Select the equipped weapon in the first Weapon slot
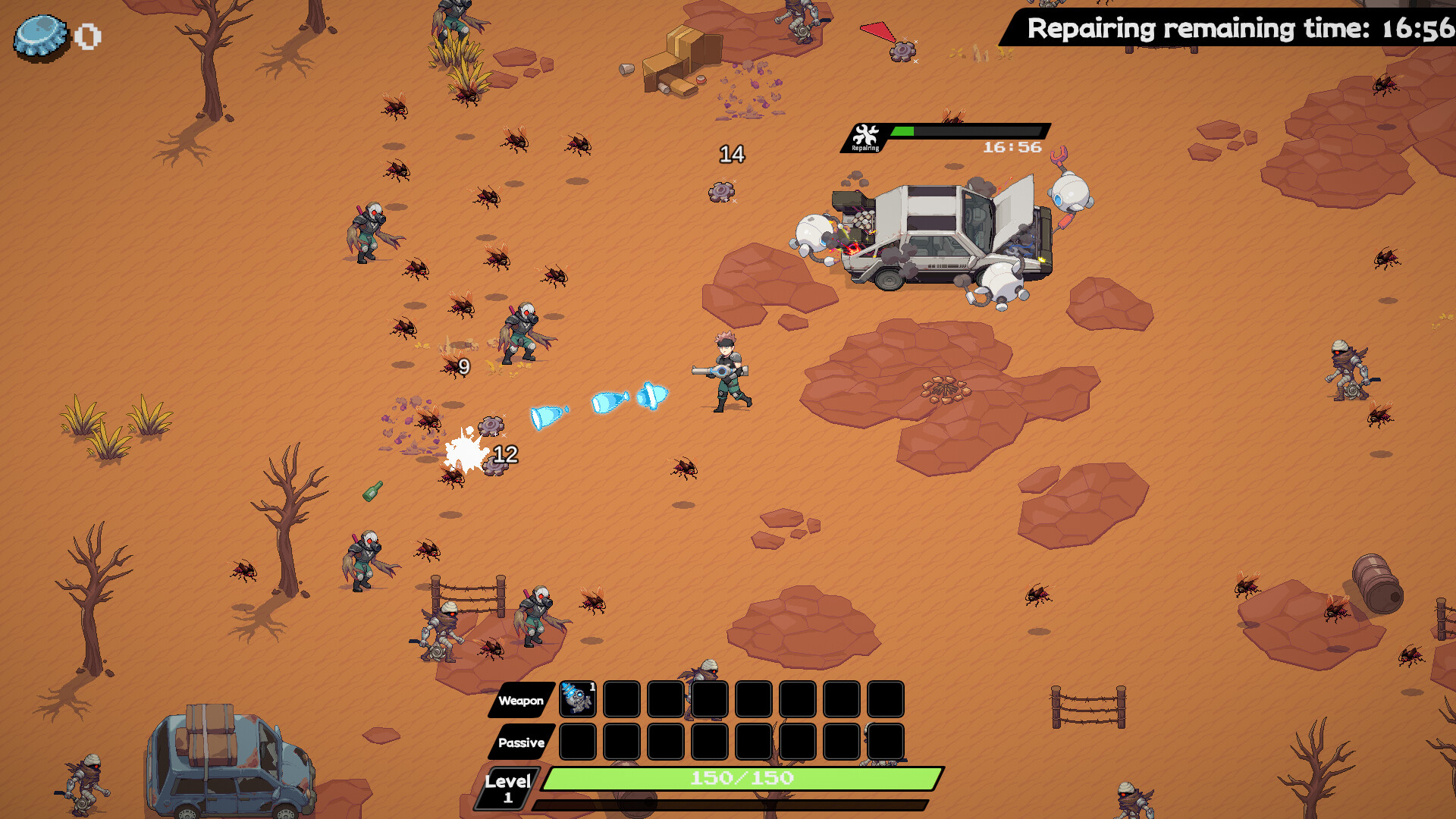The width and height of the screenshot is (1456, 819). click(x=576, y=699)
